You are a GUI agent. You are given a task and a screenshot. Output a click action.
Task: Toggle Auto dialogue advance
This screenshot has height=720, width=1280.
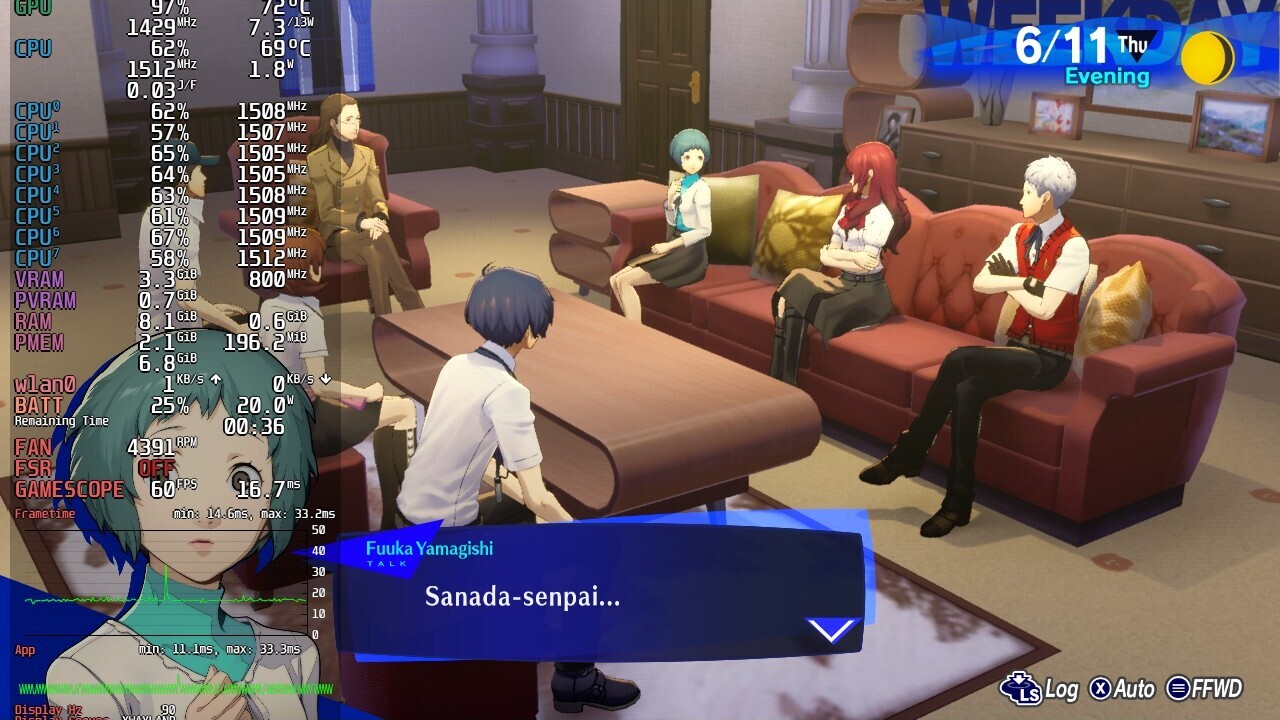[x=1122, y=689]
